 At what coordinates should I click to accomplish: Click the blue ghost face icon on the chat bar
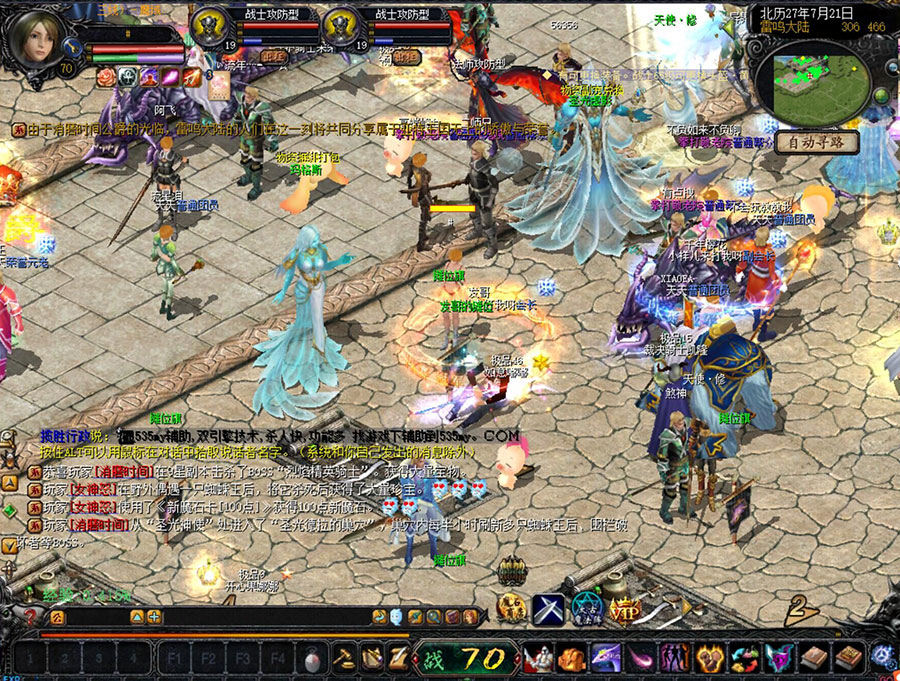click(x=397, y=617)
